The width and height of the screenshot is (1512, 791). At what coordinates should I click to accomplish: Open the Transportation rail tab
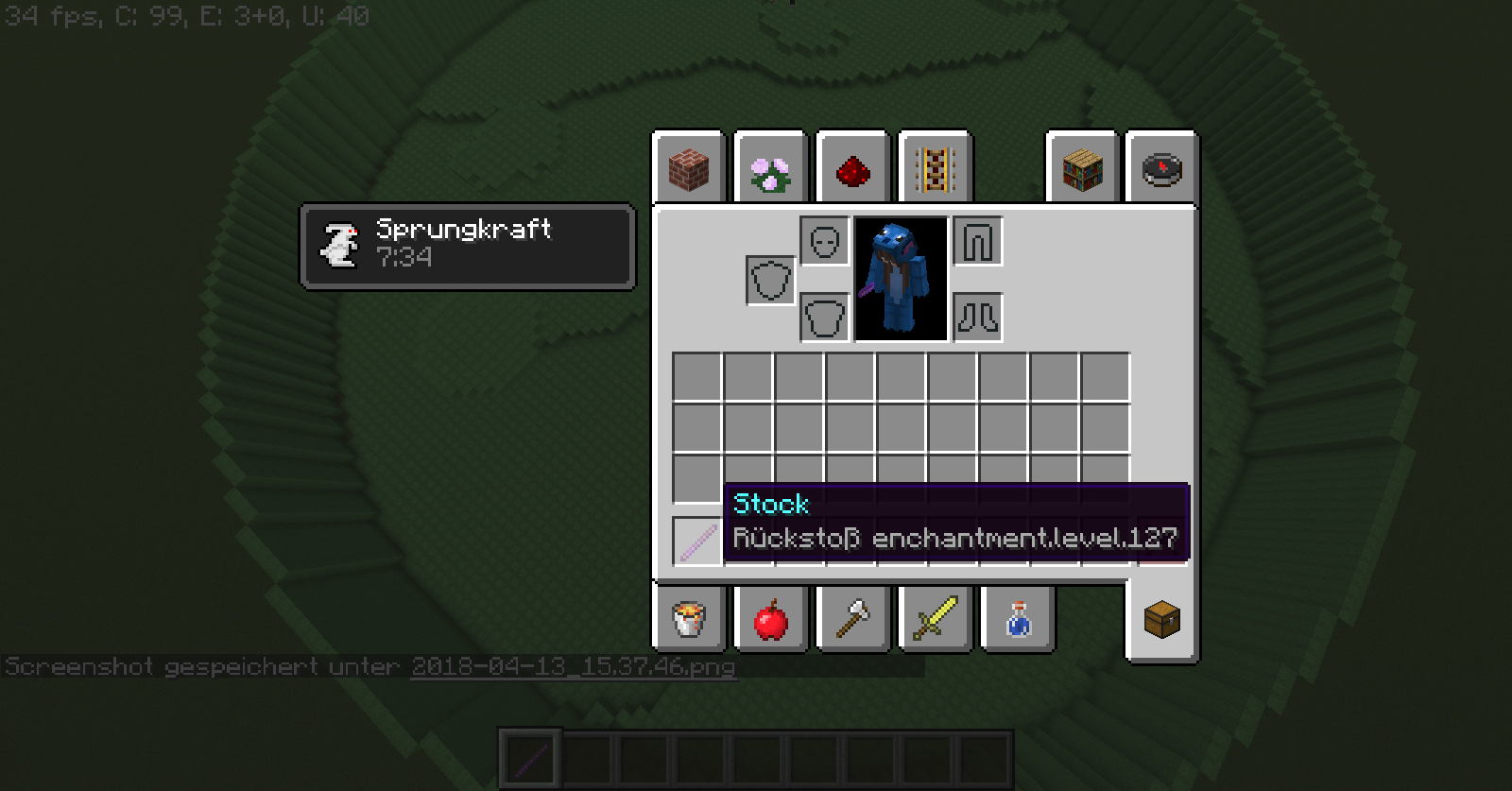click(935, 170)
